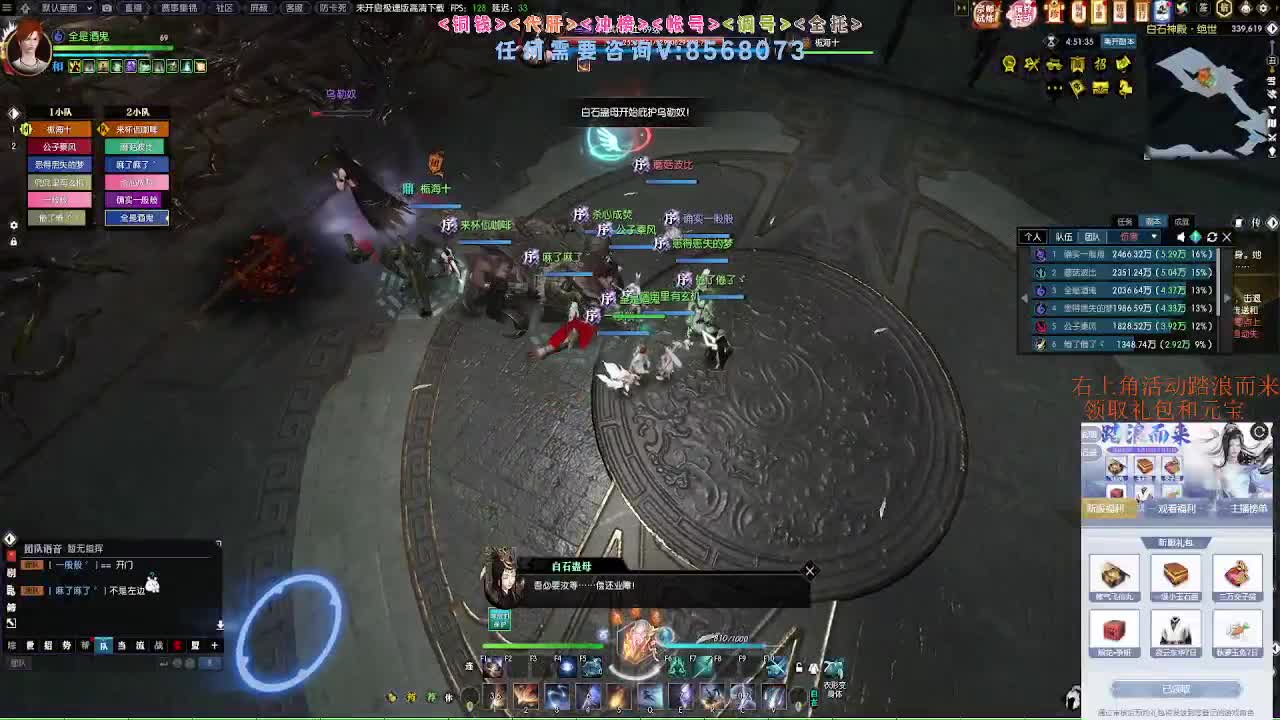Click the gold treasure chest icon under the timer
This screenshot has width=1280, height=720.
coord(1101,87)
